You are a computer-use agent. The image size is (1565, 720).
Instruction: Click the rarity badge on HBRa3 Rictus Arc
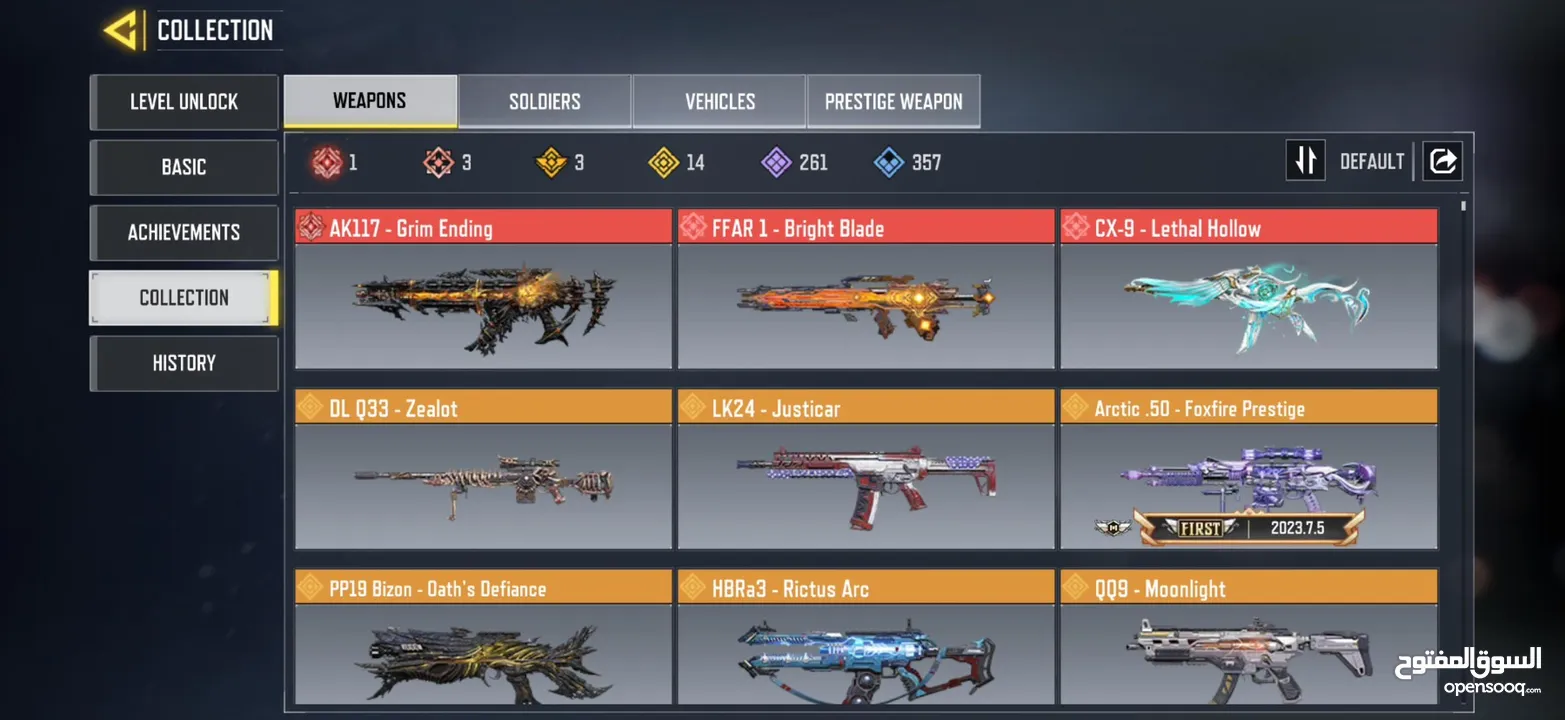pos(692,588)
